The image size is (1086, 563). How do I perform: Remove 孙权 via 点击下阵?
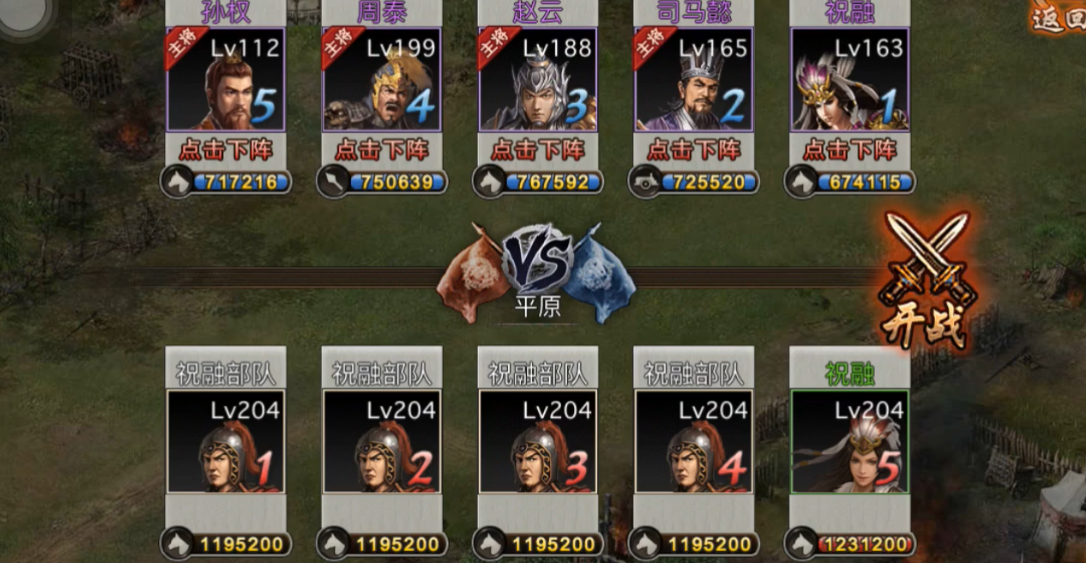(x=226, y=150)
